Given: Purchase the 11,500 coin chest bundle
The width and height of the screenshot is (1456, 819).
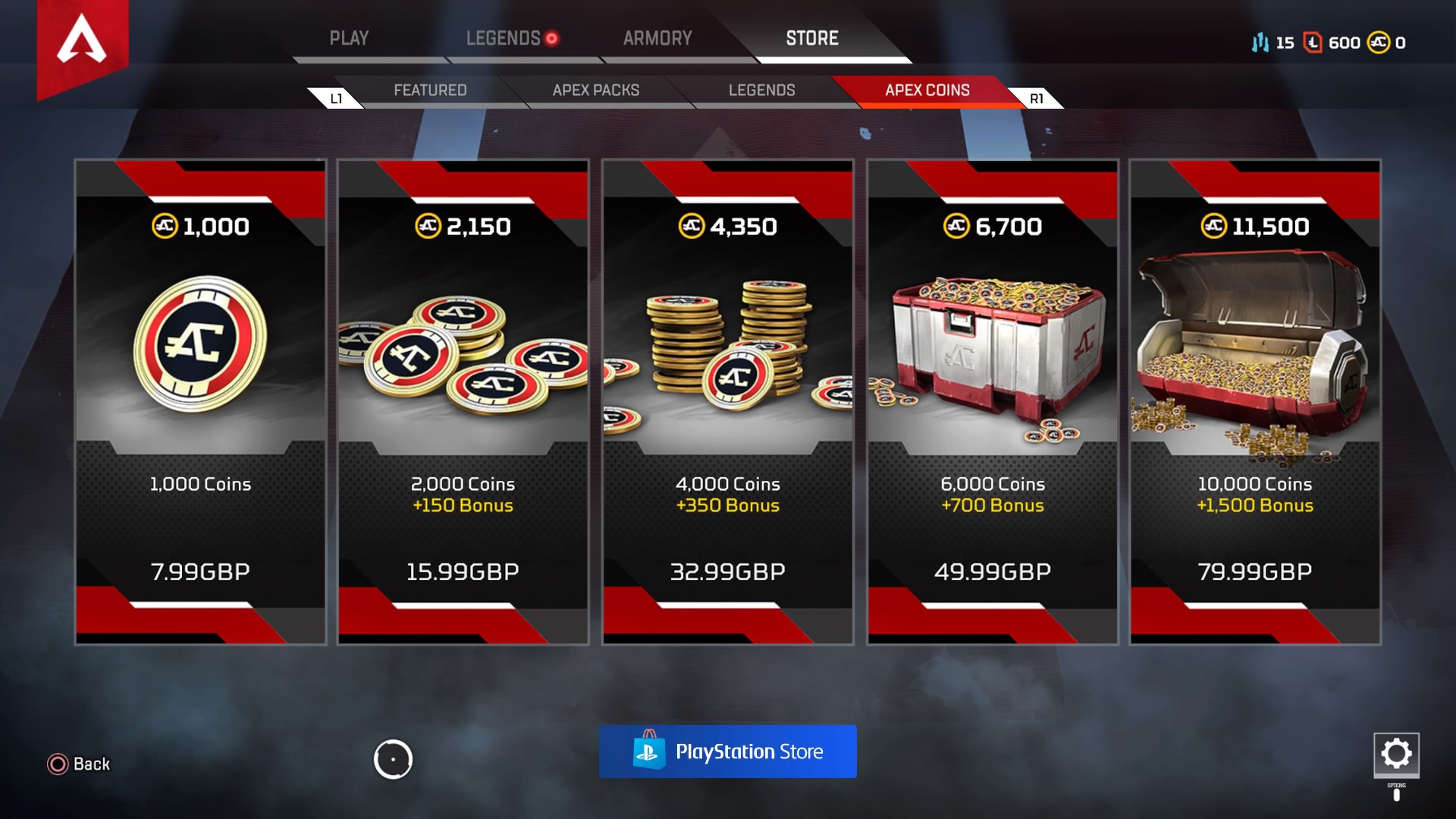Looking at the screenshot, I should [x=1255, y=402].
